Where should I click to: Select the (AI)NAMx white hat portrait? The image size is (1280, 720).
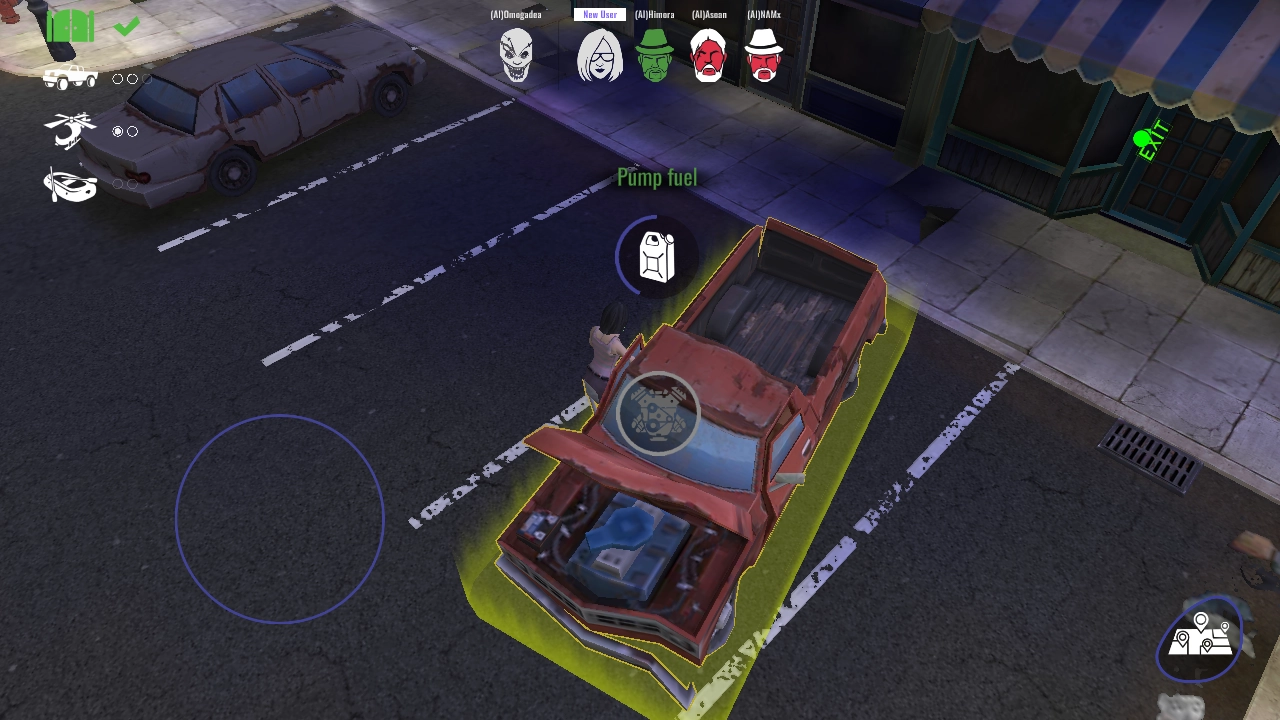click(x=764, y=55)
